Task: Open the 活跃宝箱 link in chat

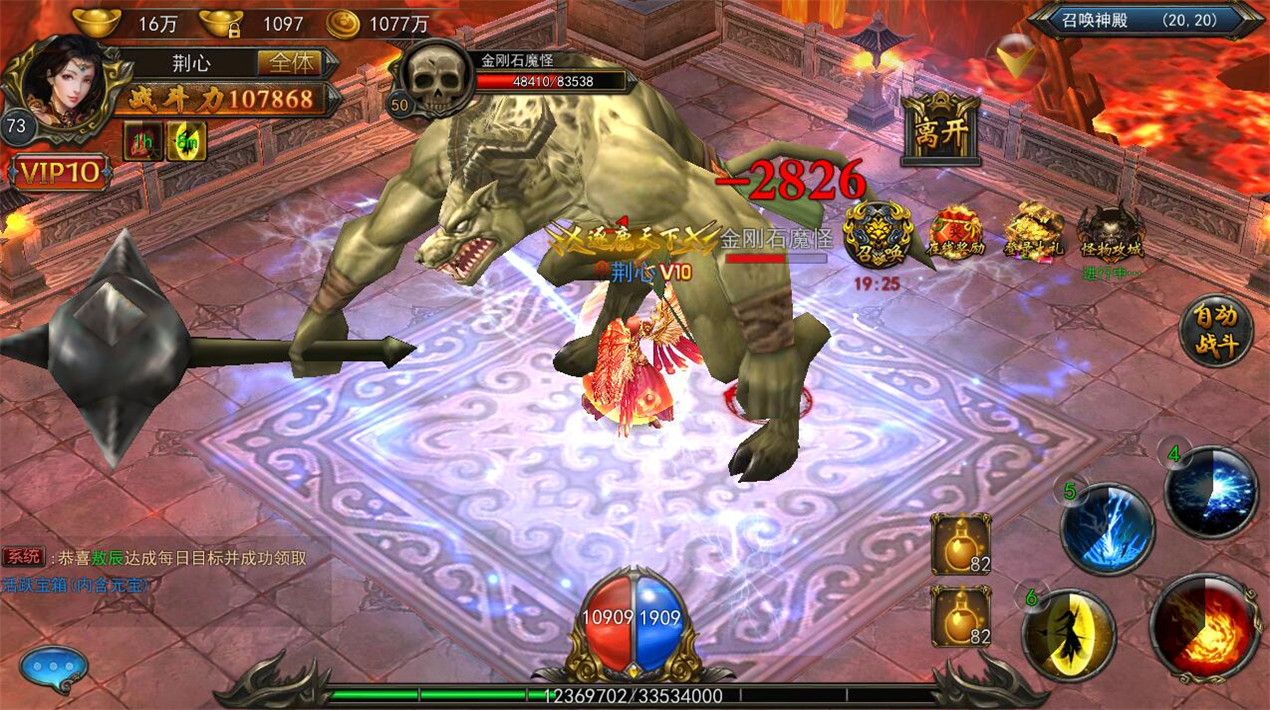Action: coord(74,584)
